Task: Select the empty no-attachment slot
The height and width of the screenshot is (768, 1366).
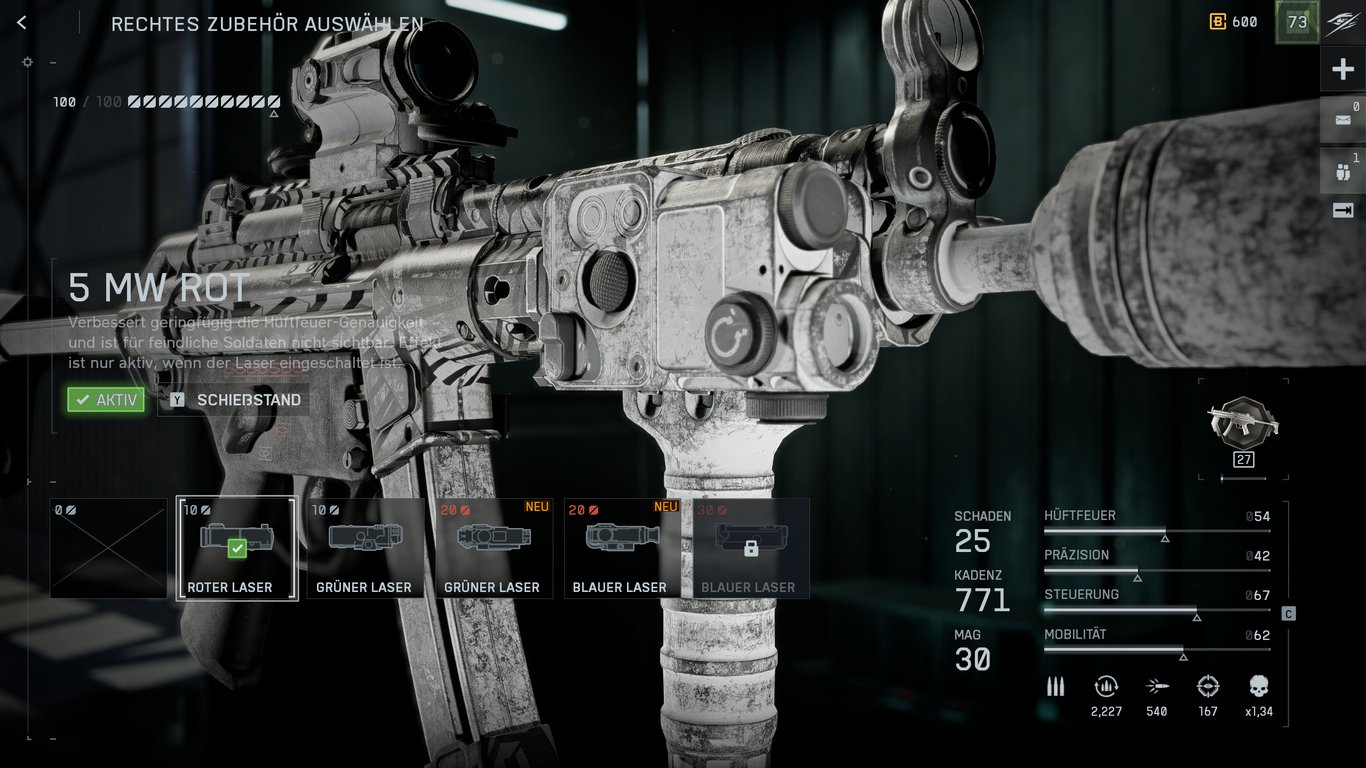Action: click(108, 548)
